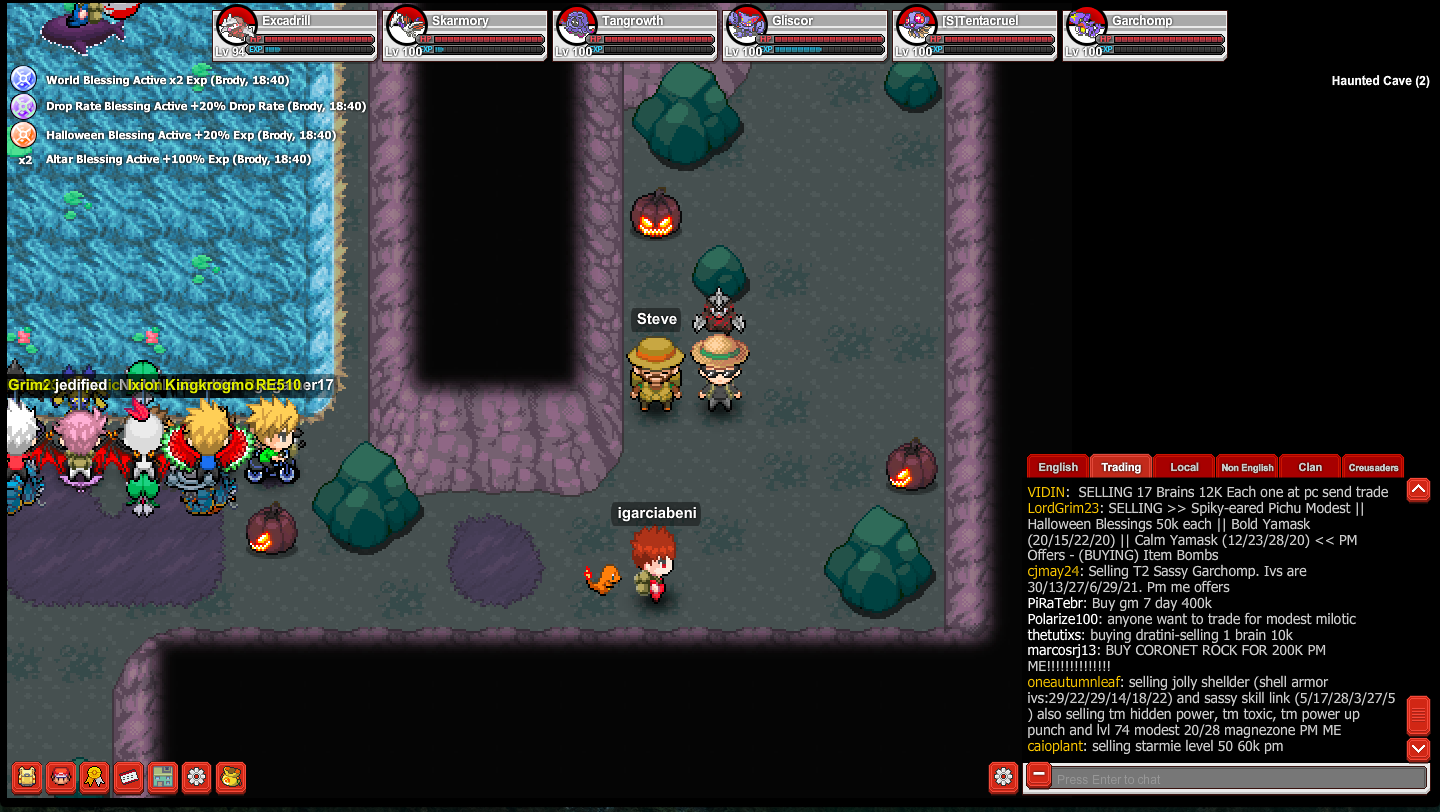This screenshot has width=1440, height=812.
Task: Open the chat settings gear beside the chatbox
Action: 1003,777
